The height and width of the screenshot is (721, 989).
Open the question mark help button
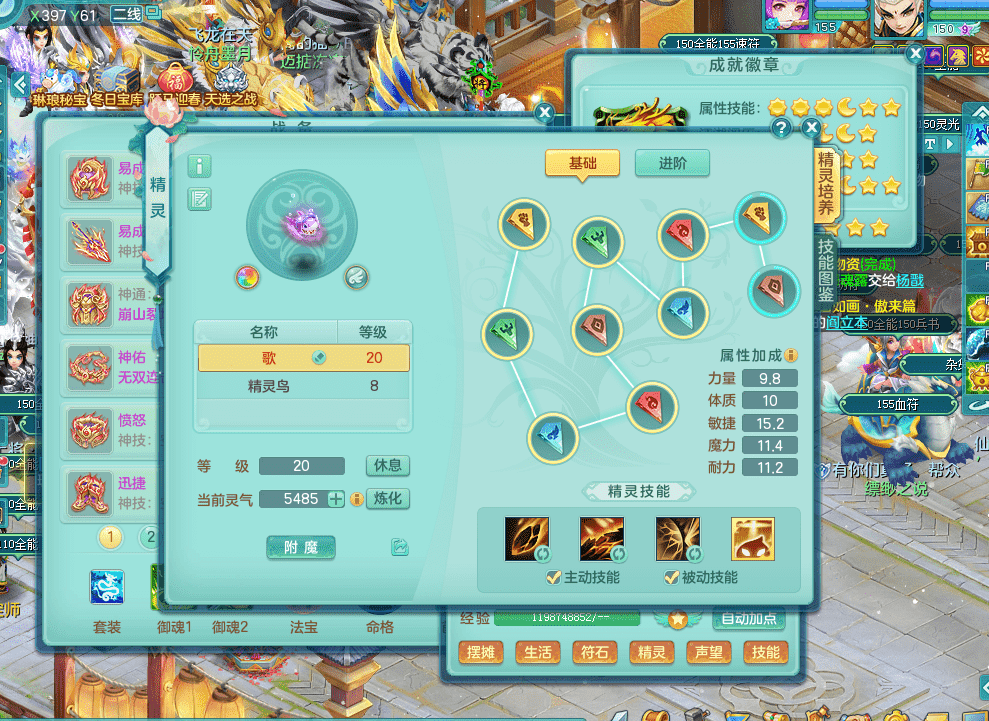781,129
